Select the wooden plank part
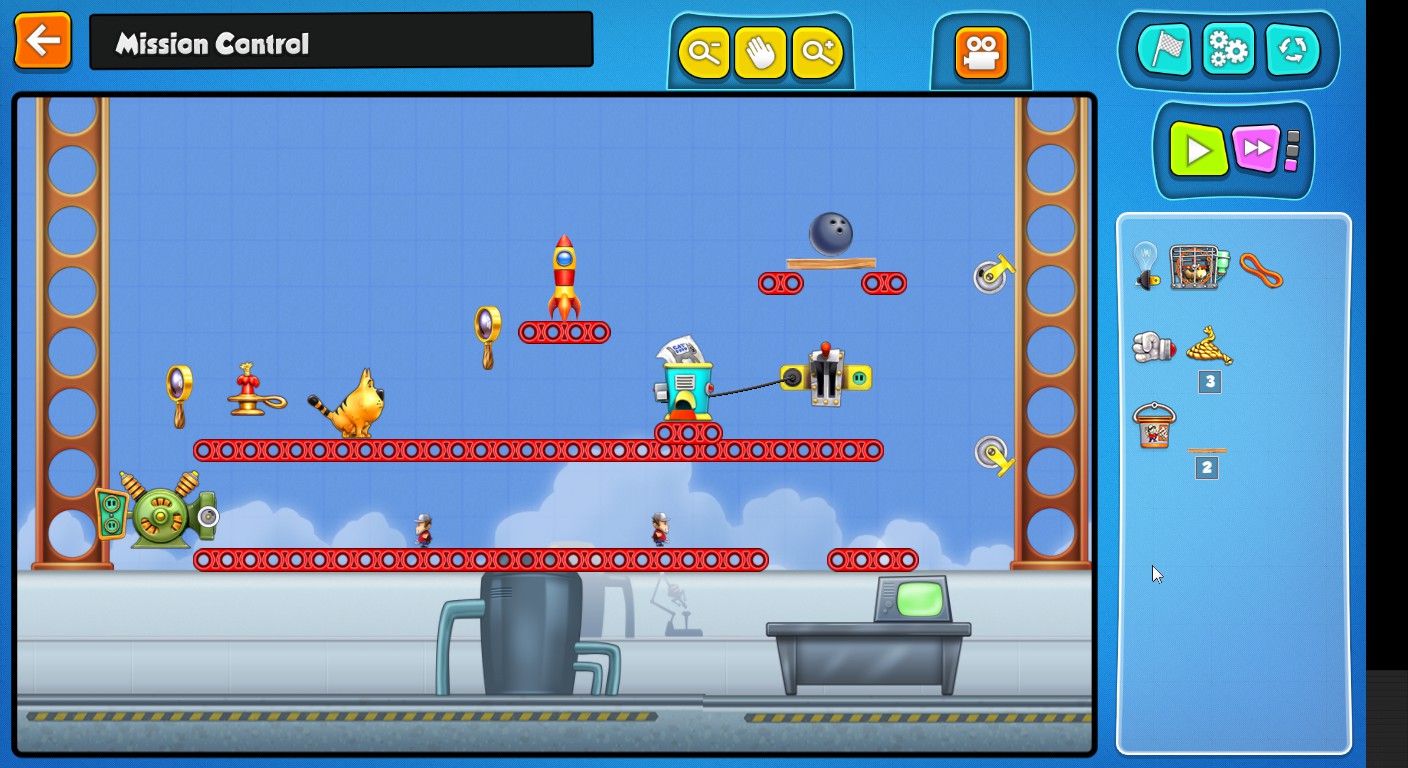1408x768 pixels. pyautogui.click(x=1207, y=451)
